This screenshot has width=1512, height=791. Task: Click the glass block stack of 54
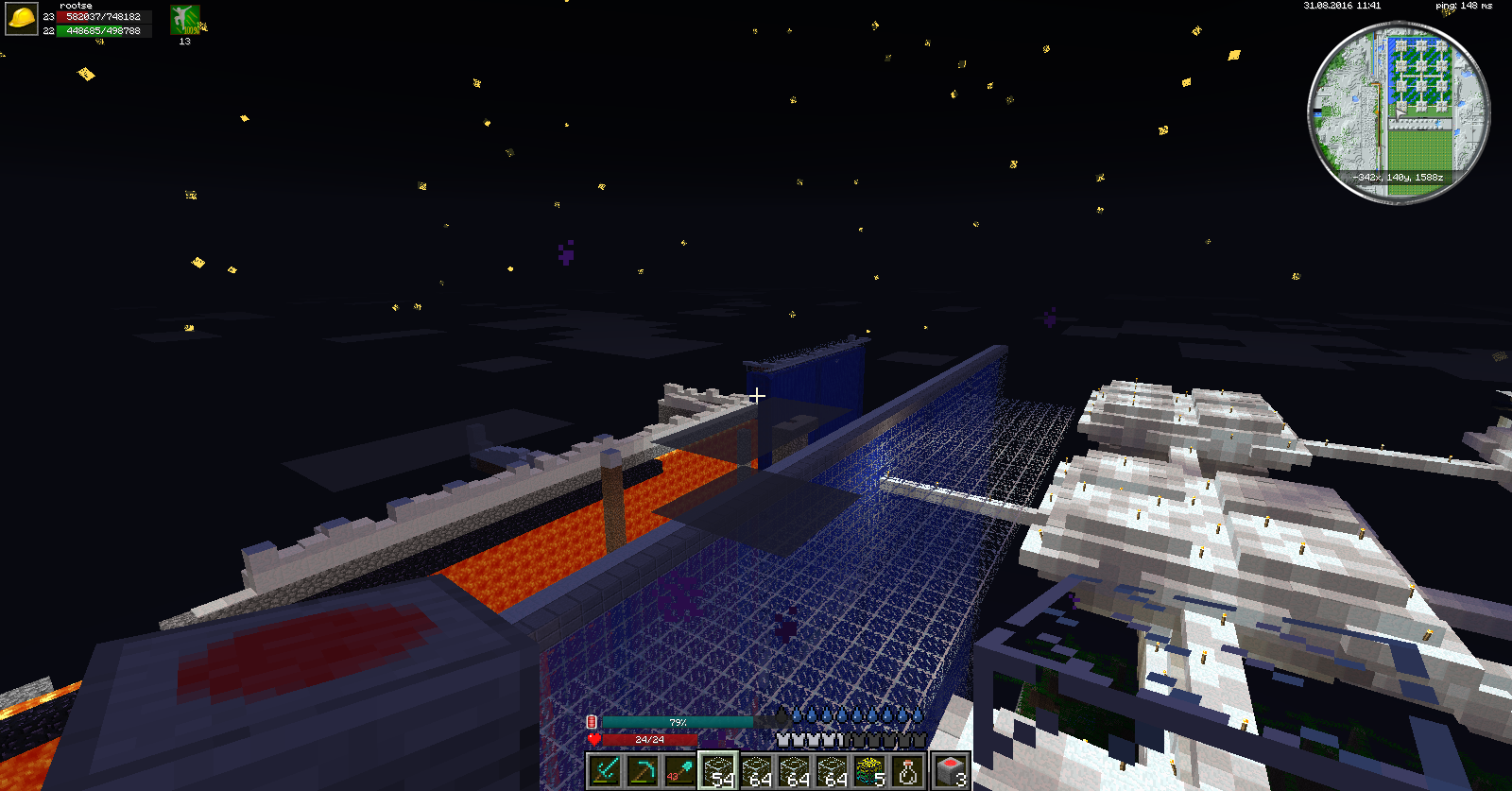coord(718,771)
